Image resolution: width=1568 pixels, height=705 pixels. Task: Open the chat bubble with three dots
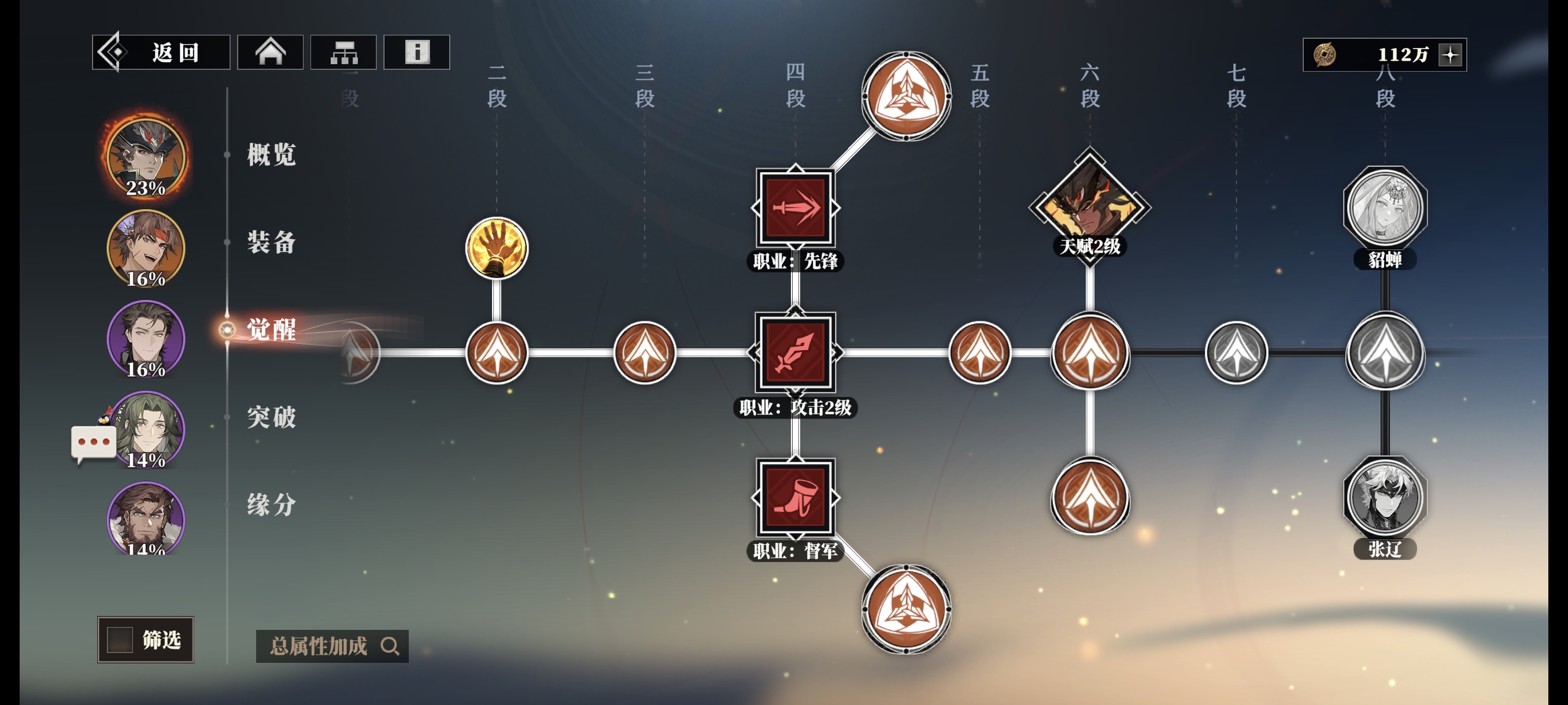pyautogui.click(x=94, y=443)
